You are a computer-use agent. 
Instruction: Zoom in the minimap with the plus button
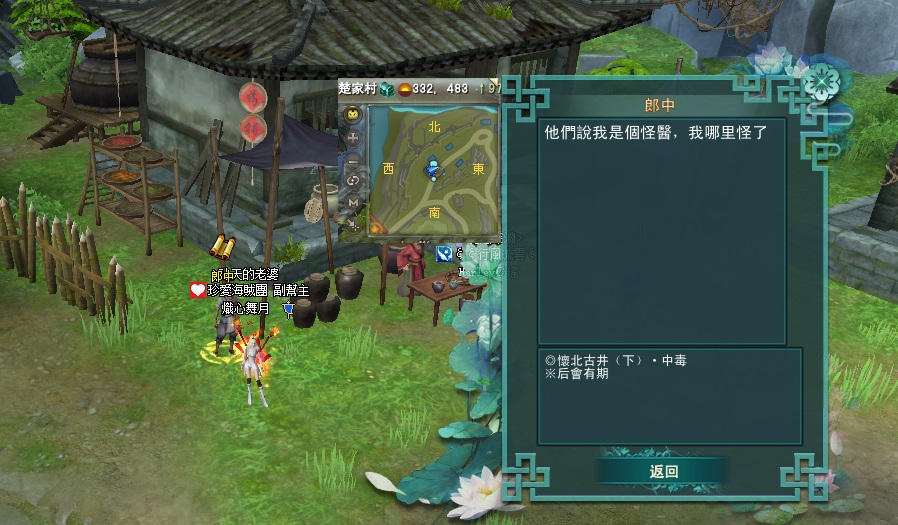click(353, 137)
